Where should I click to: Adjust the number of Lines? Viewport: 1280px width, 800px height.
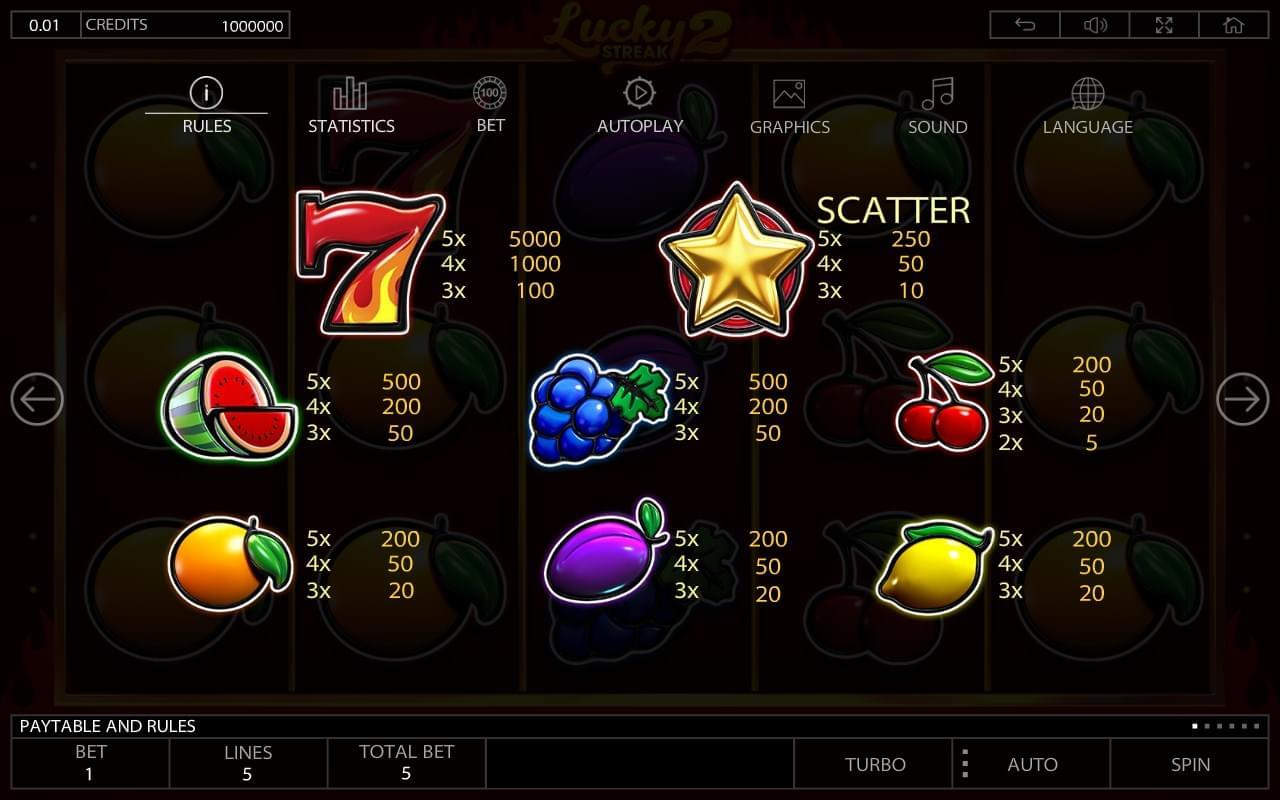click(x=248, y=763)
